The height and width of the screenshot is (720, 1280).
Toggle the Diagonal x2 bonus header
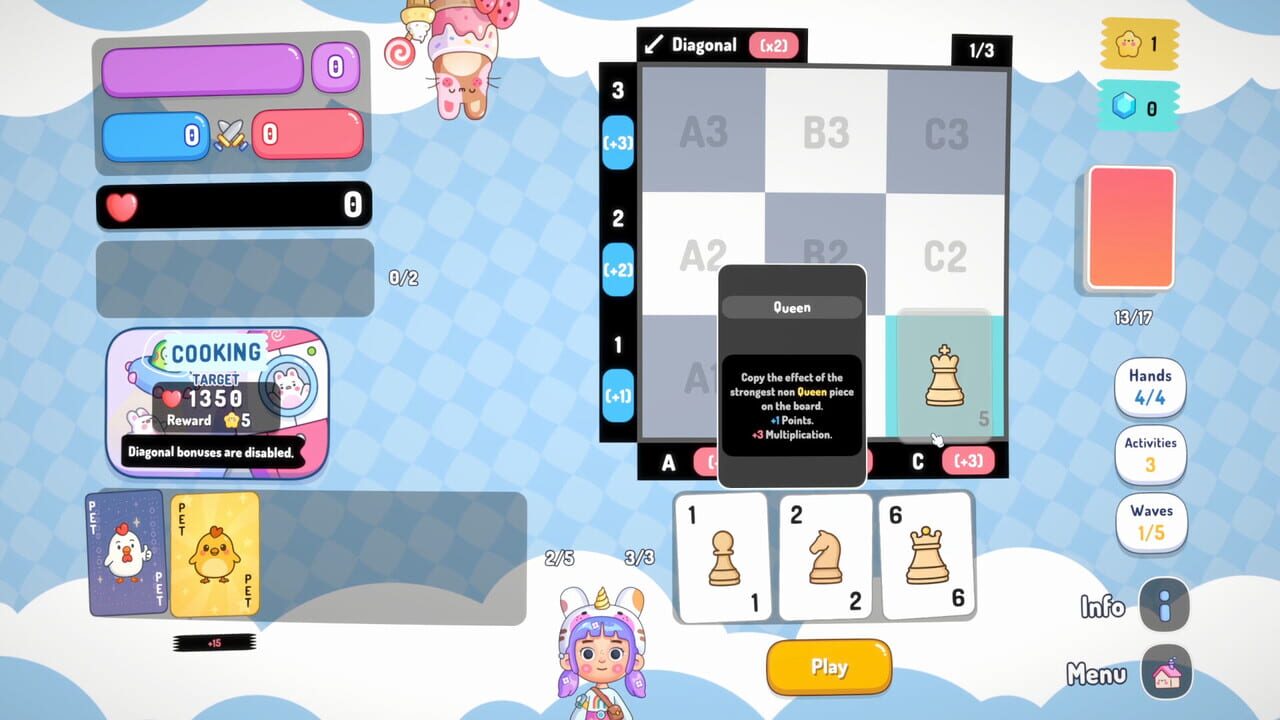pos(719,45)
